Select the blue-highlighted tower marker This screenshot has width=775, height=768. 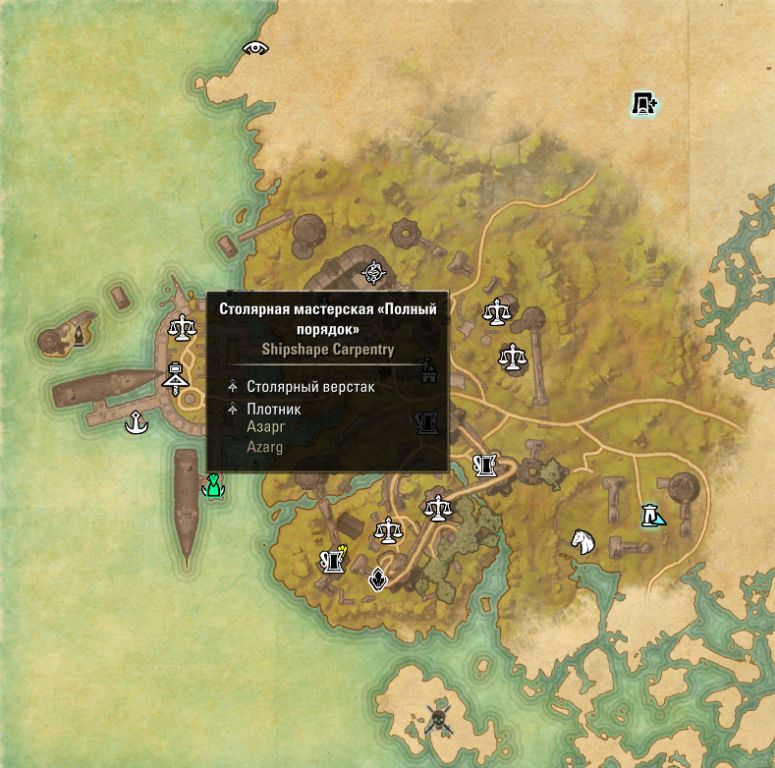click(x=652, y=516)
